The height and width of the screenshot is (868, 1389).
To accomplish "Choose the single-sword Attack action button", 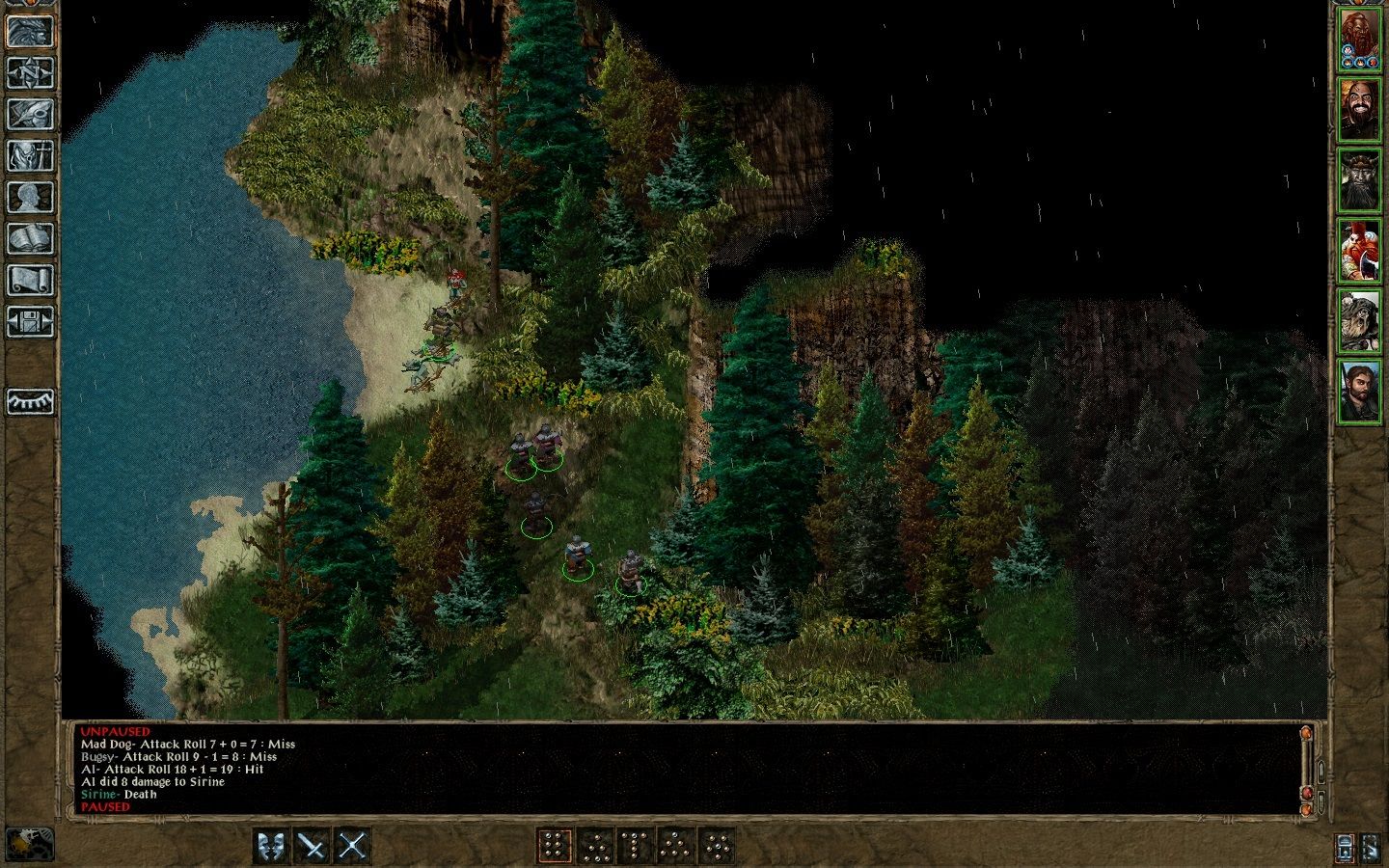I will point(313,846).
